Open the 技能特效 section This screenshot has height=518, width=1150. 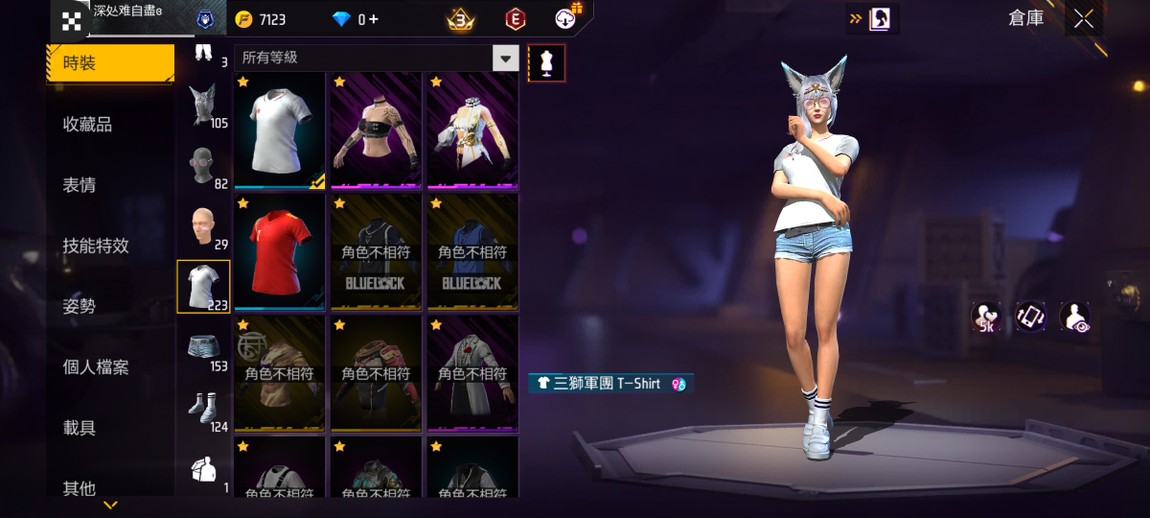(96, 246)
